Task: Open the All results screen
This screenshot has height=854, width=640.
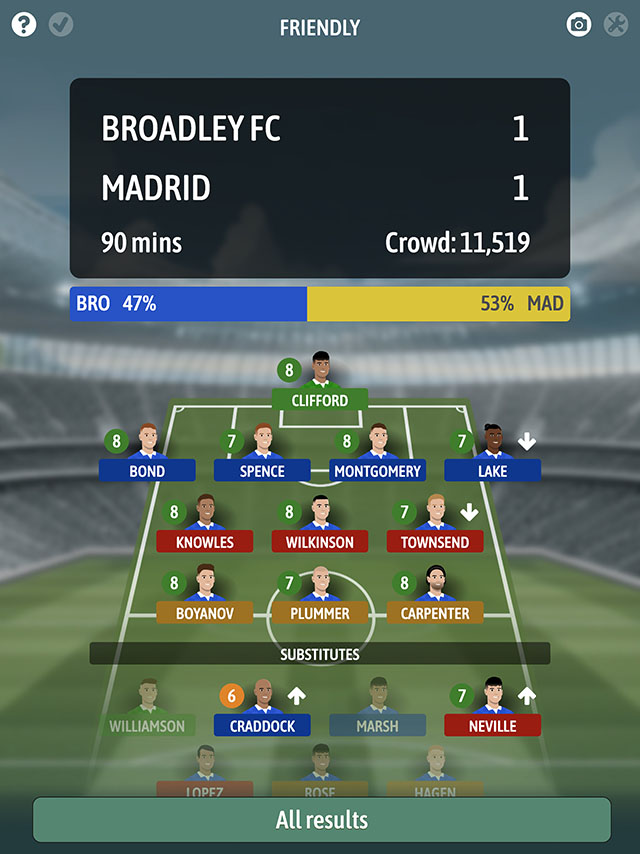Action: tap(321, 820)
